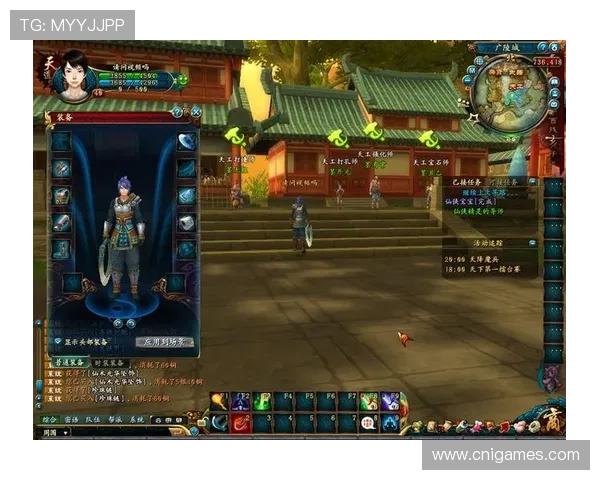Open the 天下第一擂台赛 activity entry

(x=496, y=270)
